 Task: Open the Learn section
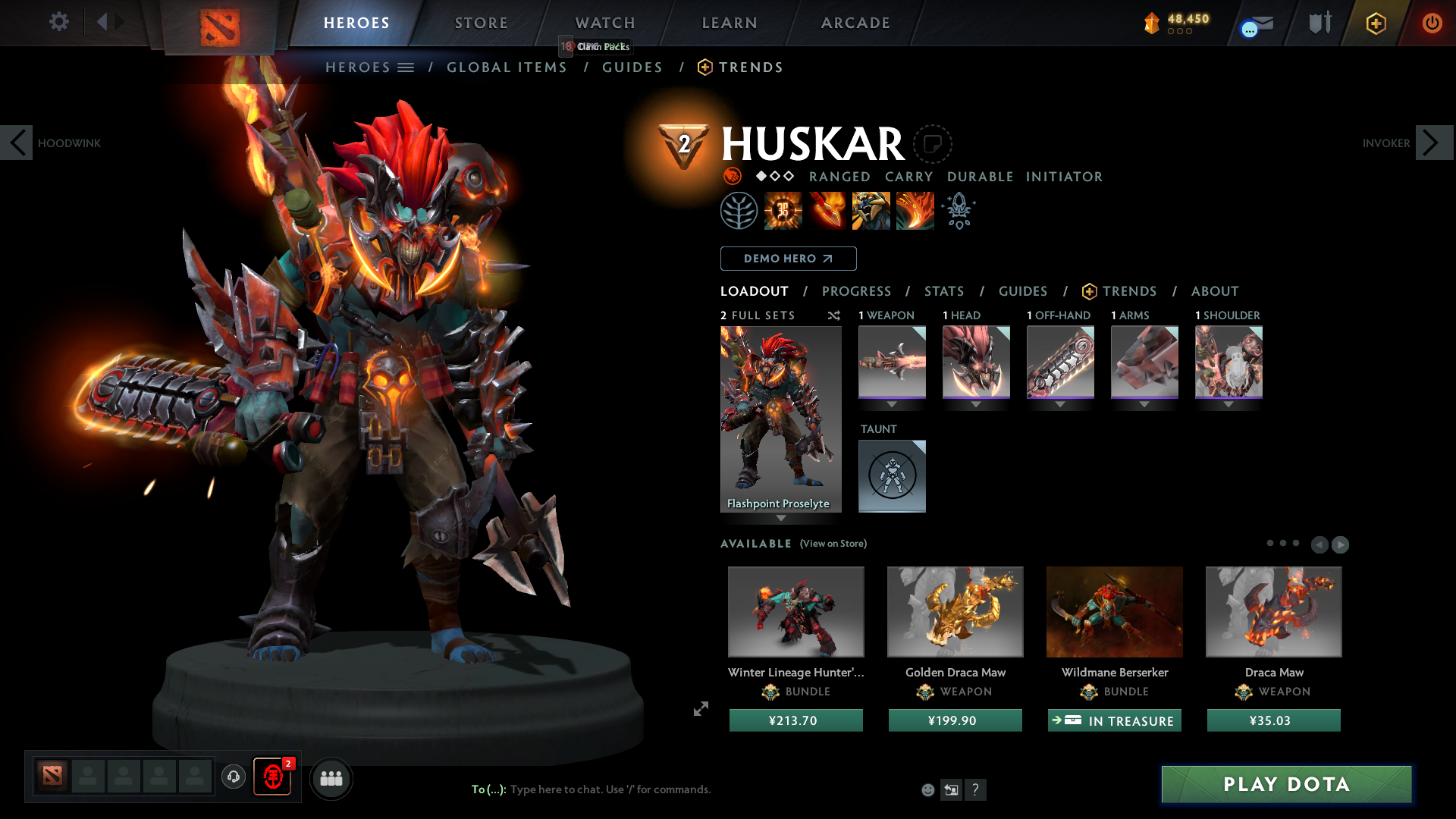pyautogui.click(x=730, y=23)
